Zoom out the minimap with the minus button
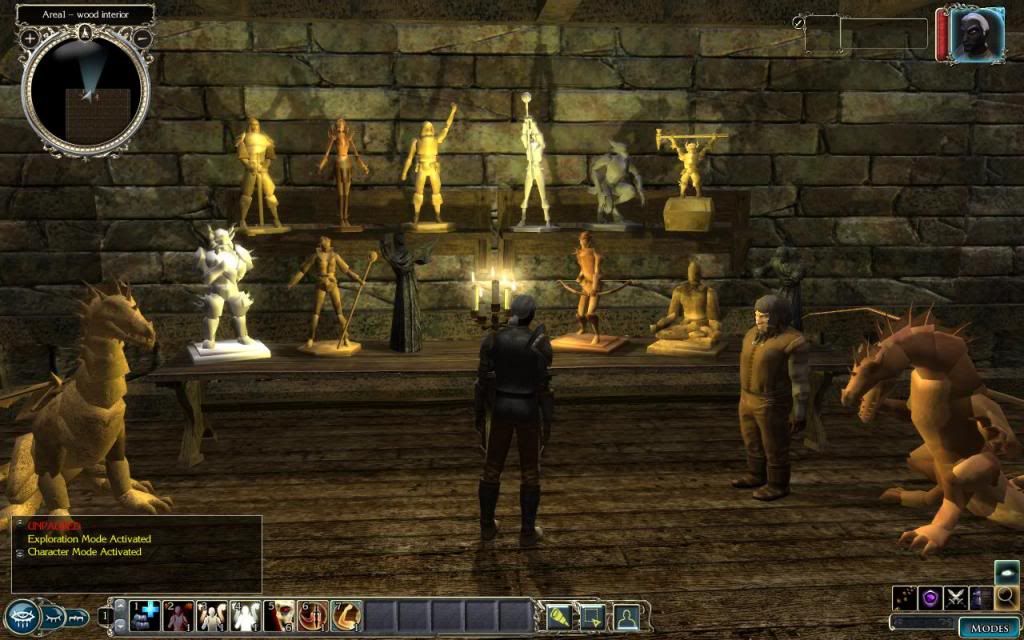1024x640 pixels. 142,37
